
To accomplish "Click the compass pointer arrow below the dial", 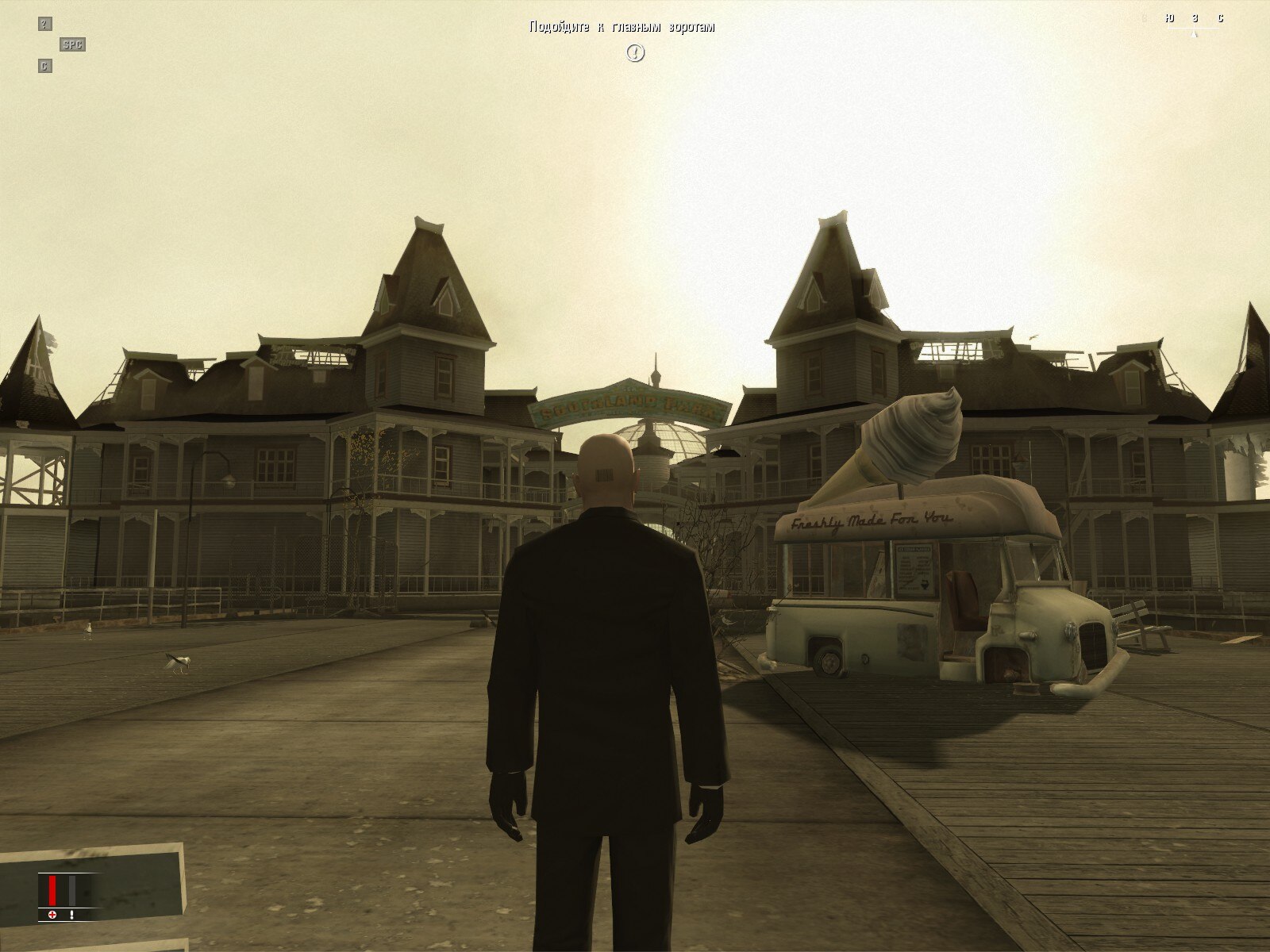I will click(1193, 34).
